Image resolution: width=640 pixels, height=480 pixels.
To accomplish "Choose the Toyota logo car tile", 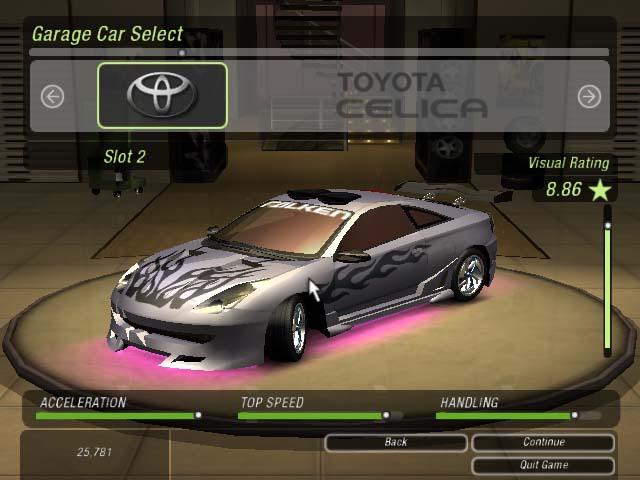I will tap(162, 95).
